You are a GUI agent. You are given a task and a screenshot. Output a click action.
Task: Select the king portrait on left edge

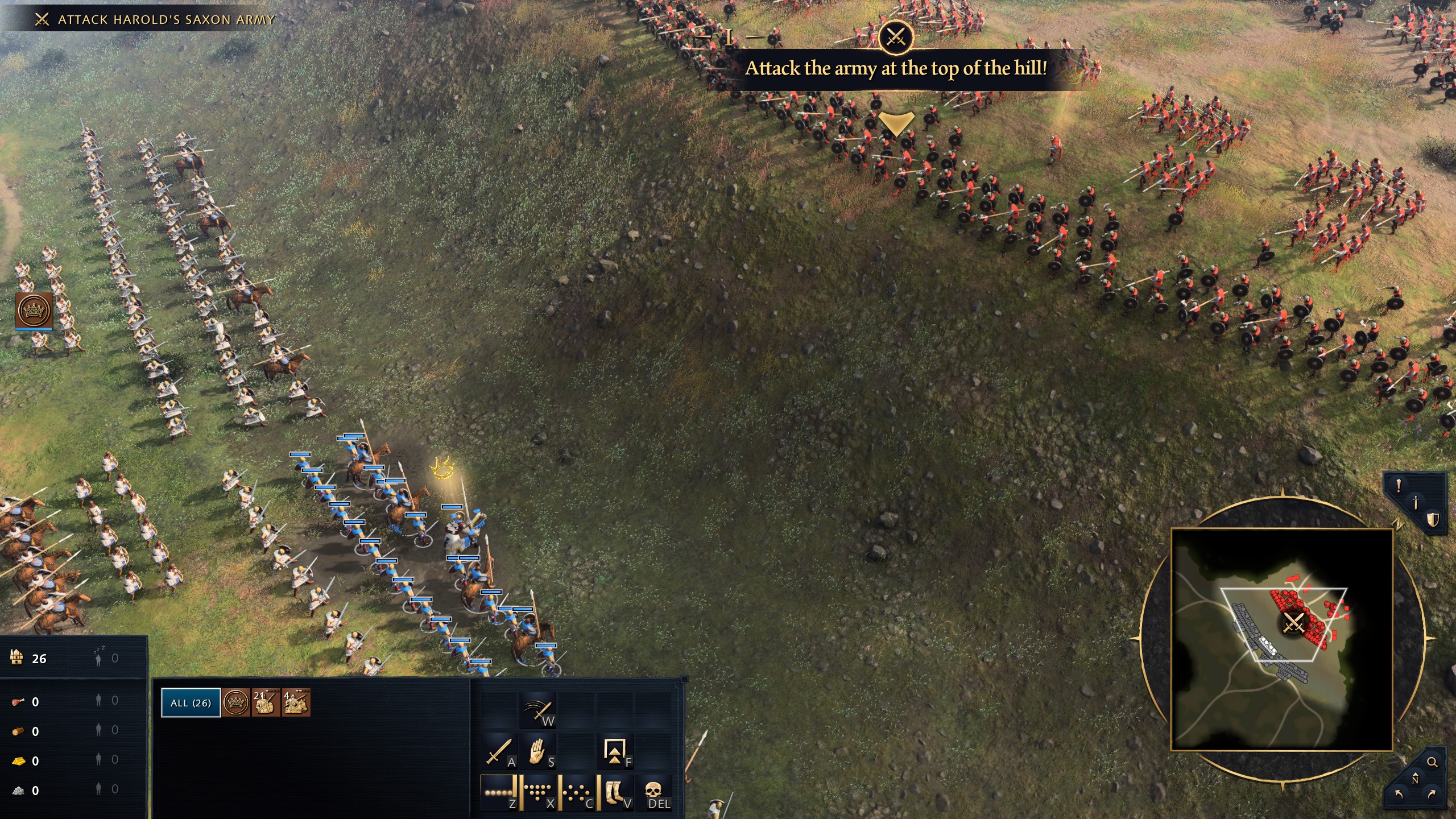[x=34, y=311]
